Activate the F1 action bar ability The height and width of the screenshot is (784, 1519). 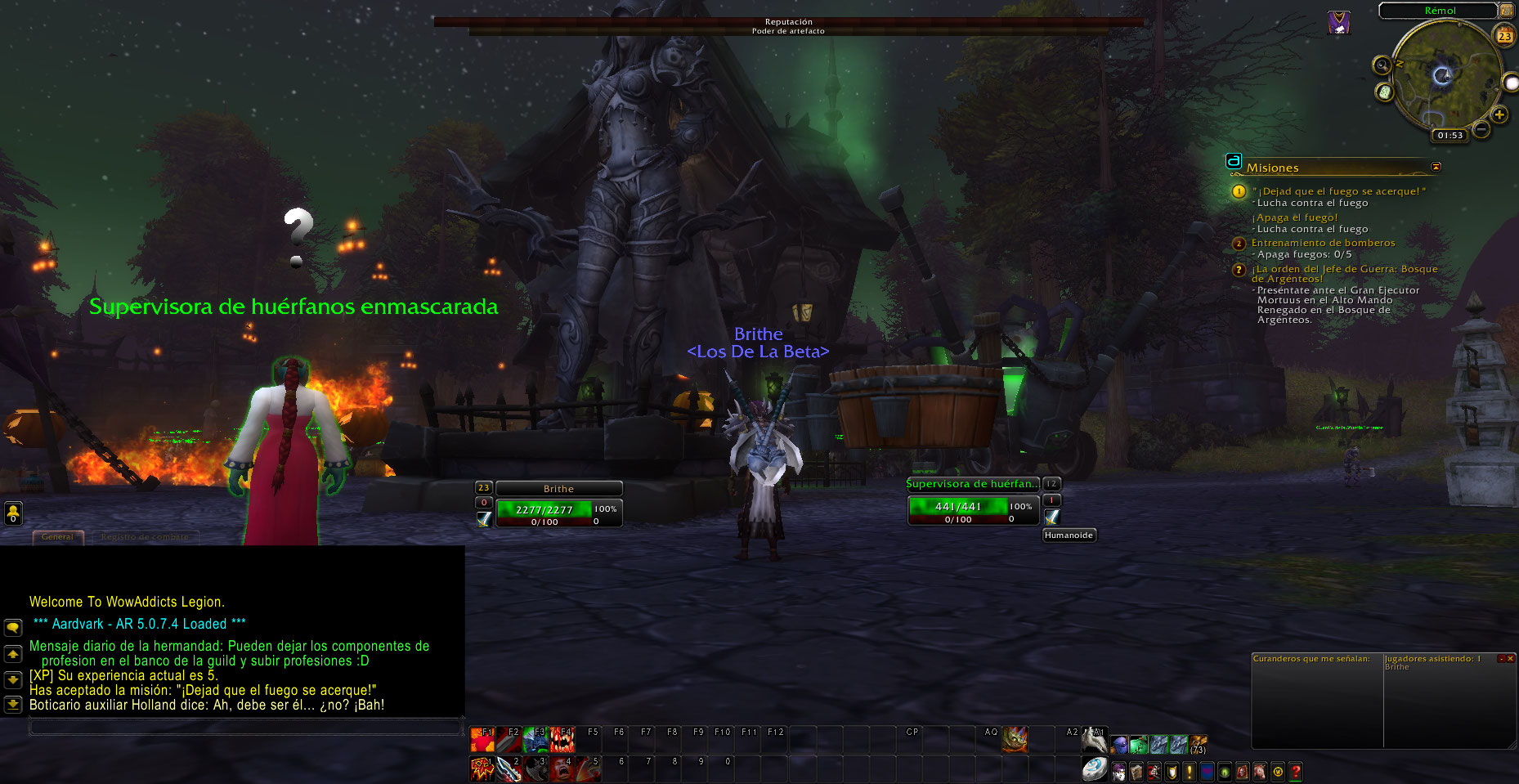(x=482, y=739)
